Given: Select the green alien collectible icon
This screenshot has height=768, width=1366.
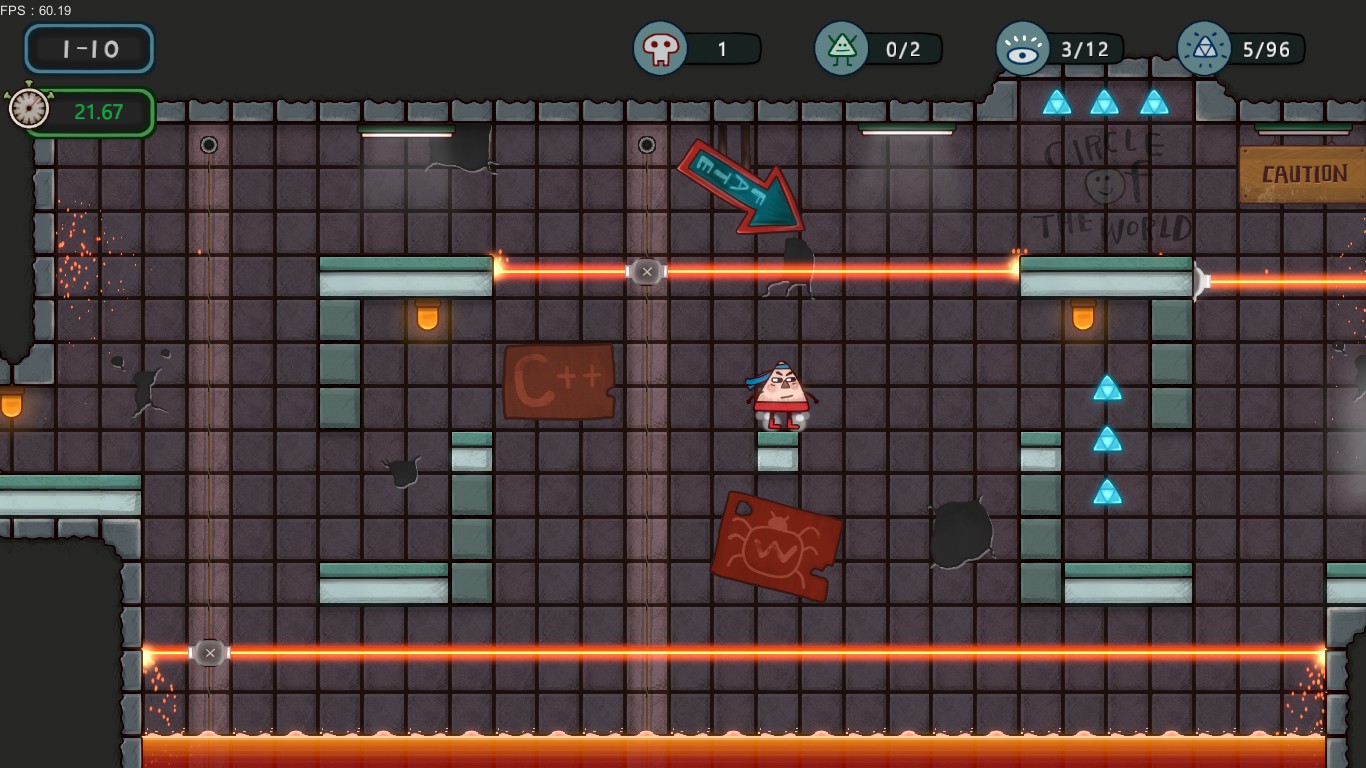Looking at the screenshot, I should pos(841,48).
